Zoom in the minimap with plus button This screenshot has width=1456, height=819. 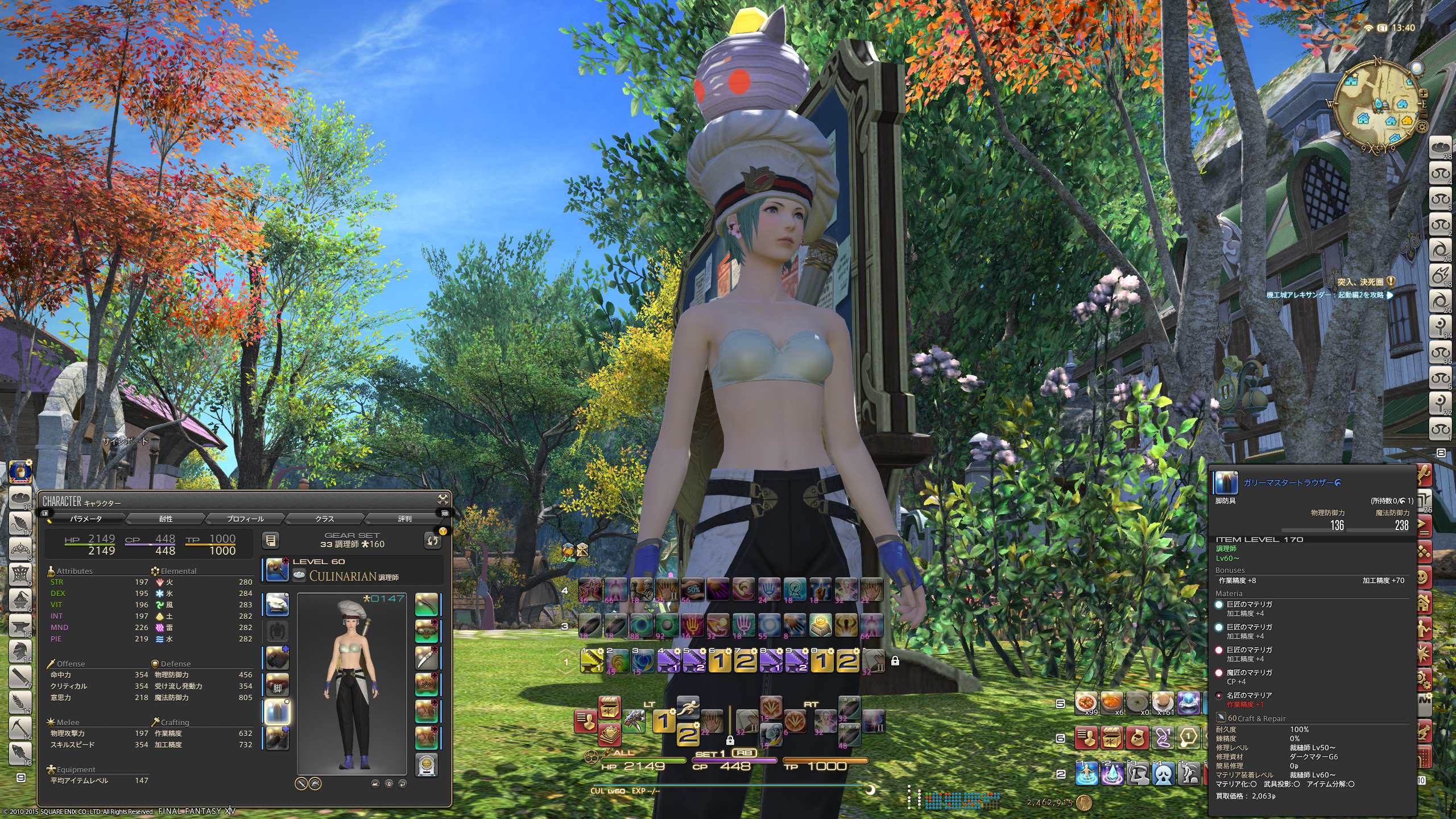(x=1423, y=93)
